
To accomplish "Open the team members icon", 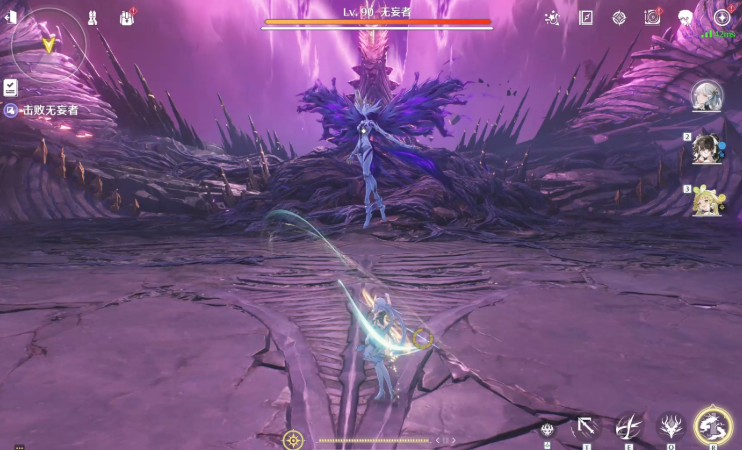I will tap(91, 17).
